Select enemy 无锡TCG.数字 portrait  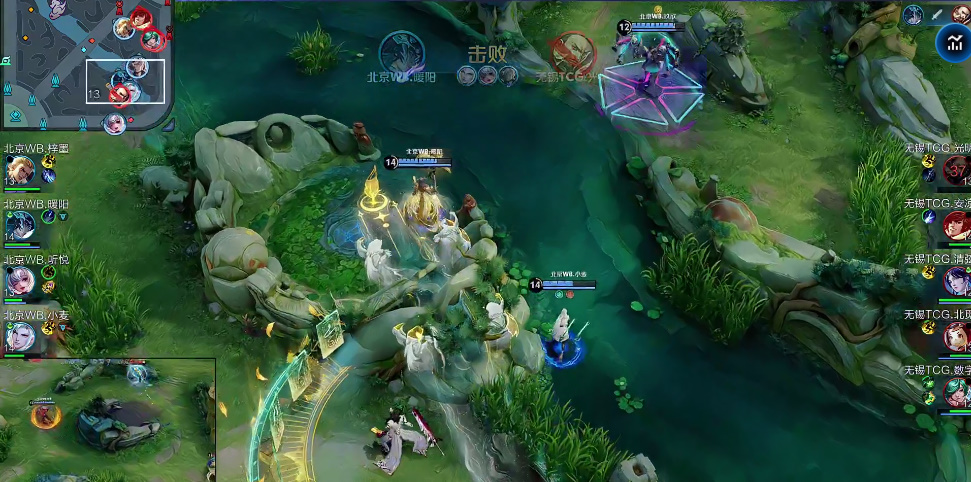pos(957,391)
